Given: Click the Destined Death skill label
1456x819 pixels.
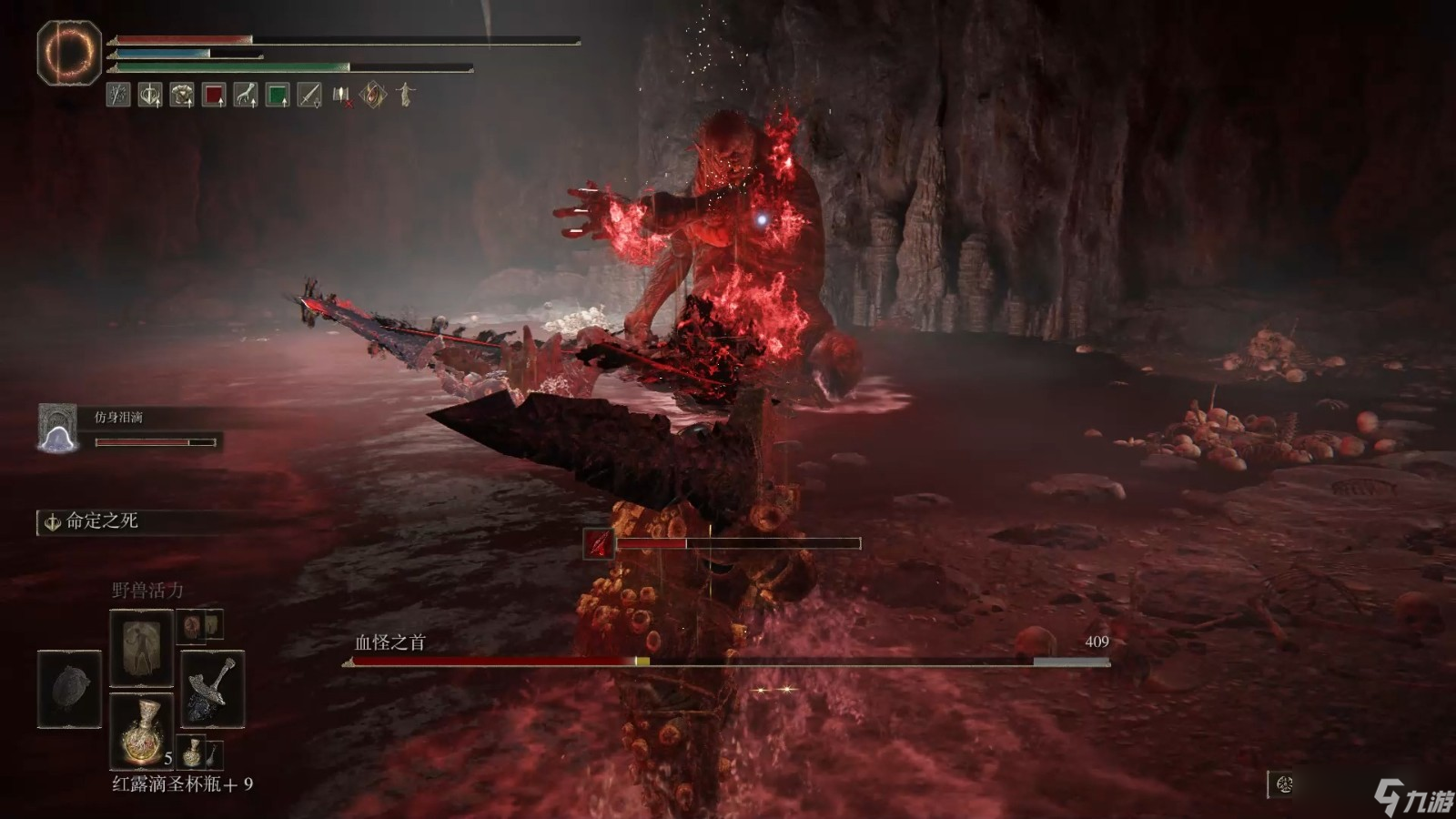Looking at the screenshot, I should click(x=101, y=521).
